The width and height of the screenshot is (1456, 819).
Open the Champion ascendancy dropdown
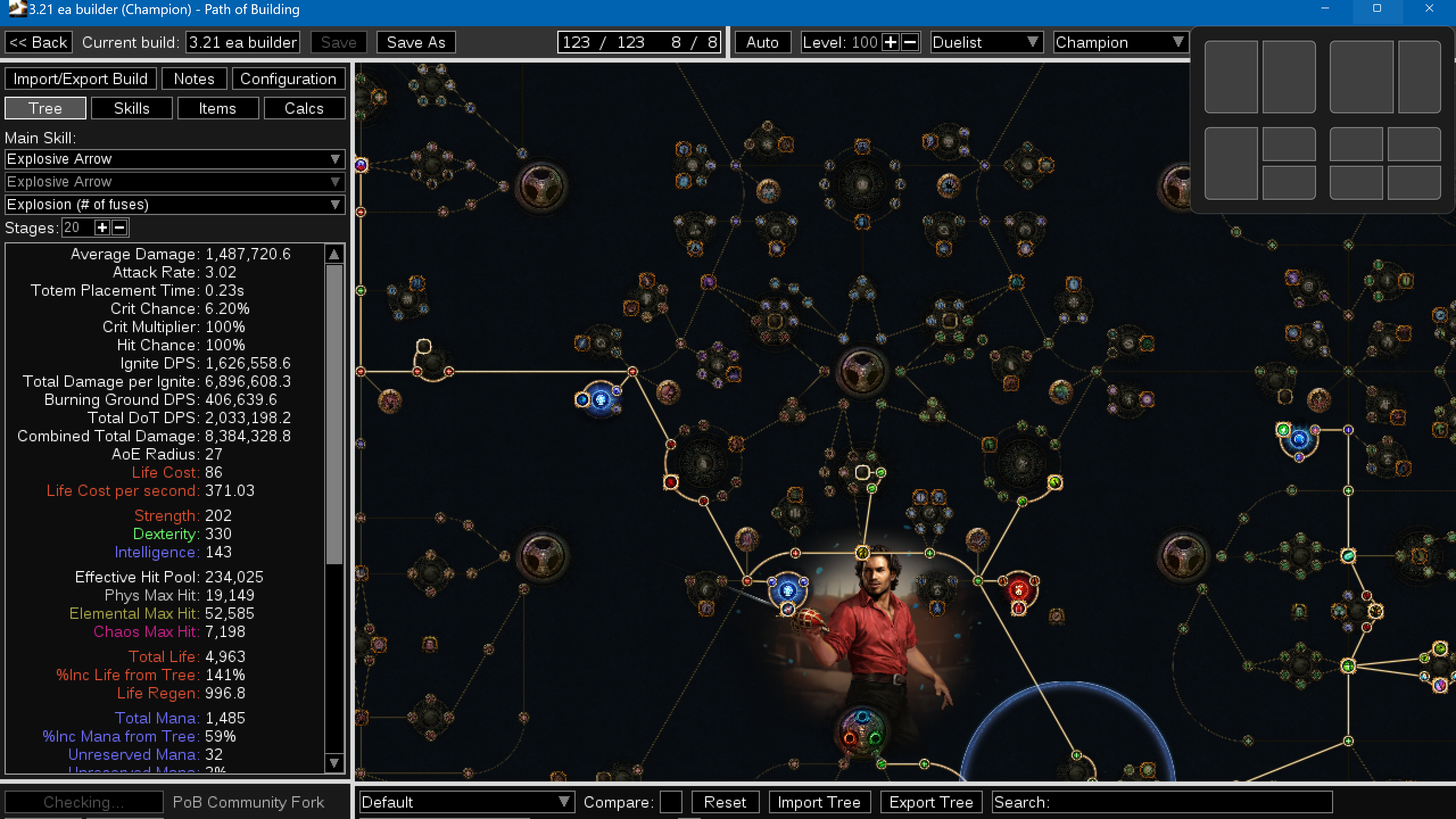click(1120, 42)
